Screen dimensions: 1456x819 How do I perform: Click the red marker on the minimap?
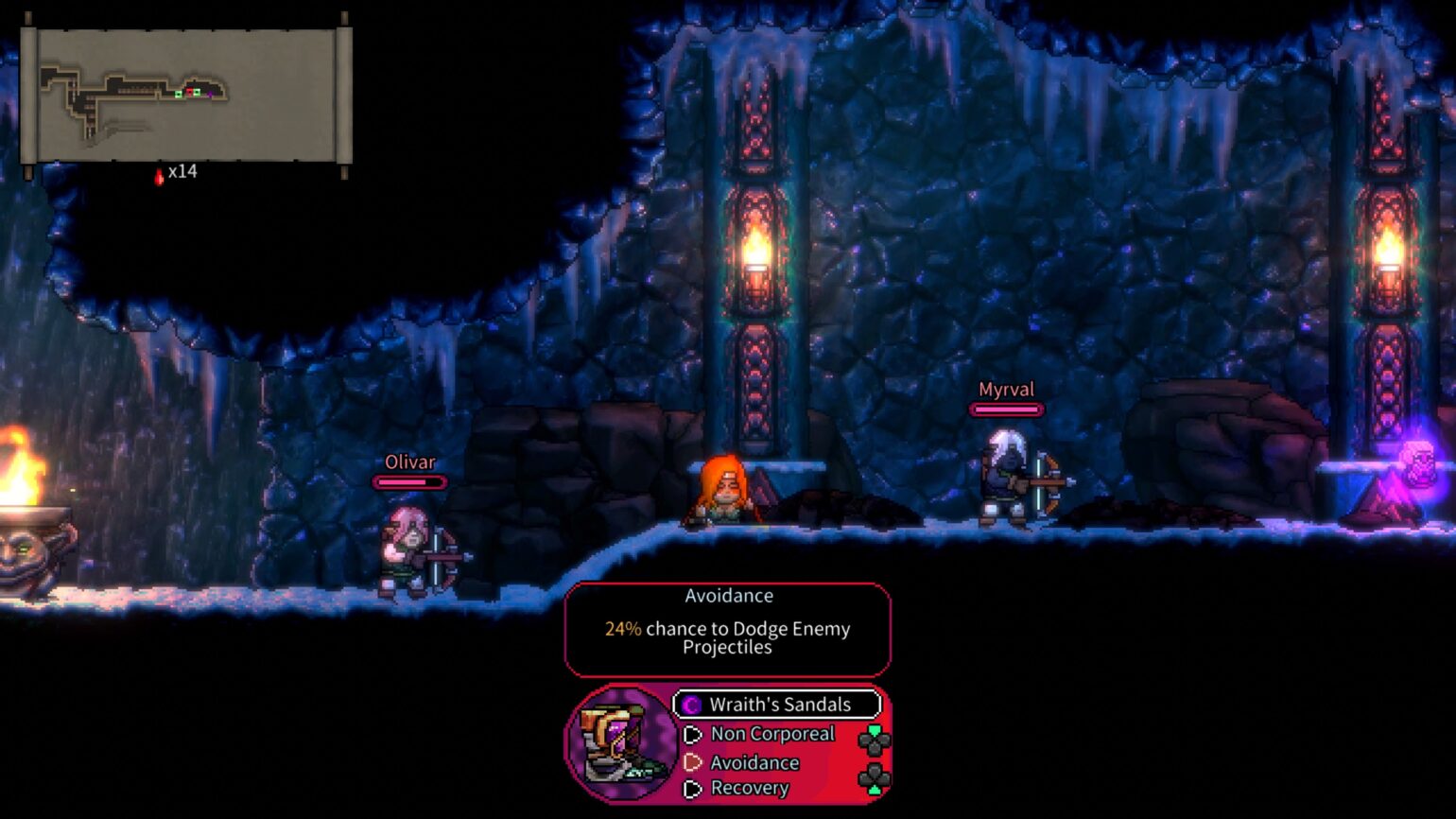pos(190,91)
